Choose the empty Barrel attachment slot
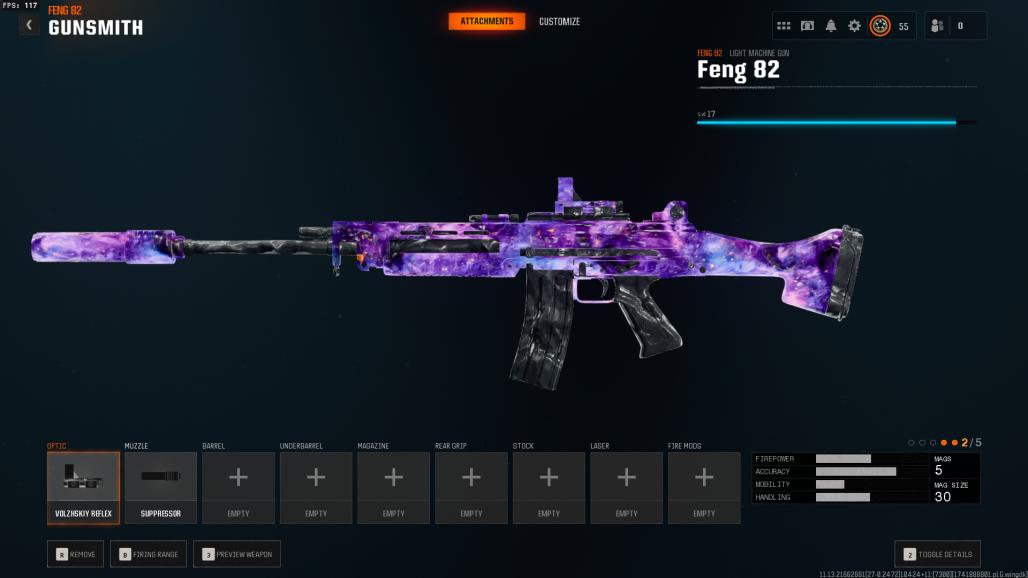 [x=238, y=488]
